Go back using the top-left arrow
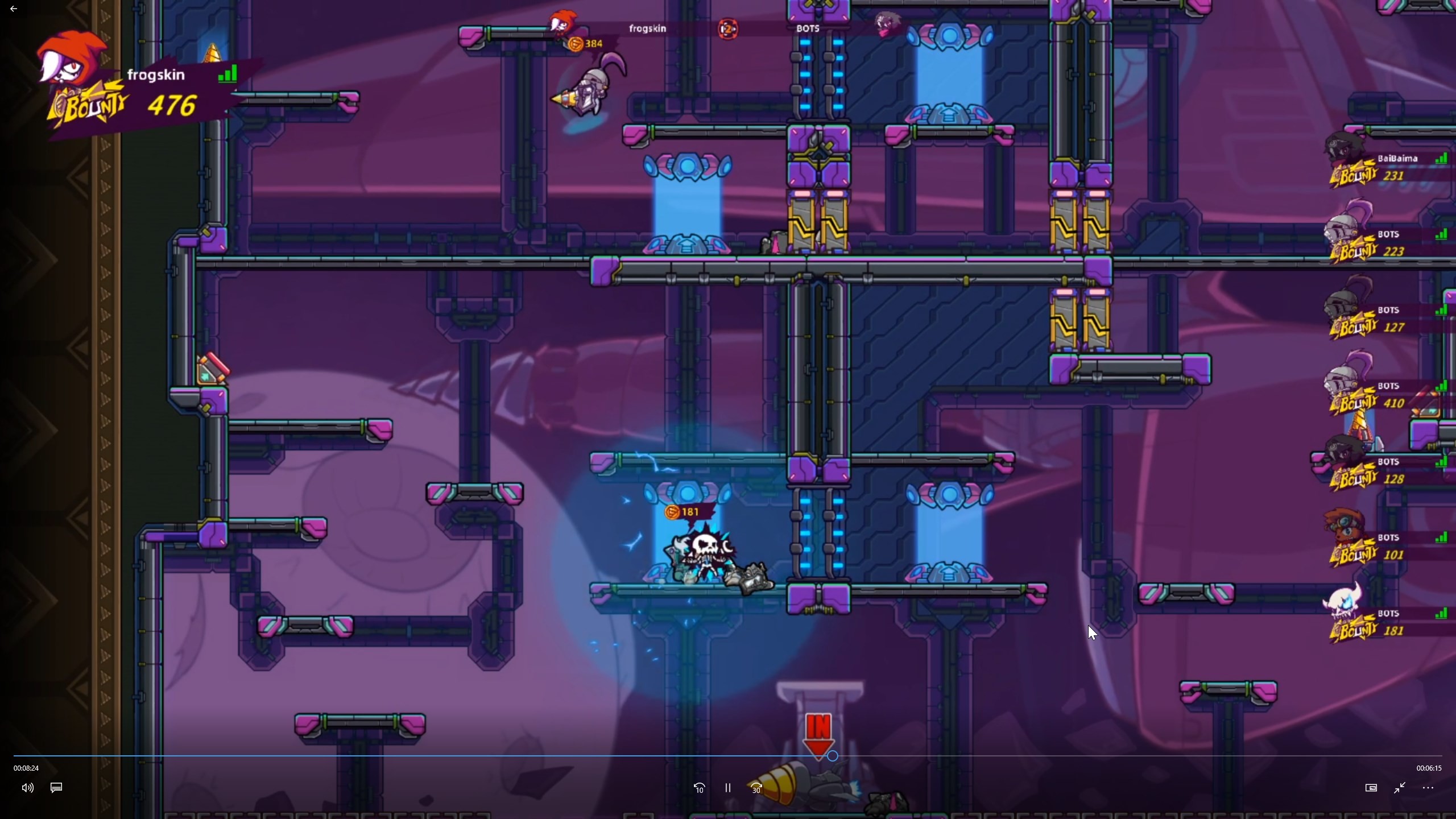 (14, 9)
